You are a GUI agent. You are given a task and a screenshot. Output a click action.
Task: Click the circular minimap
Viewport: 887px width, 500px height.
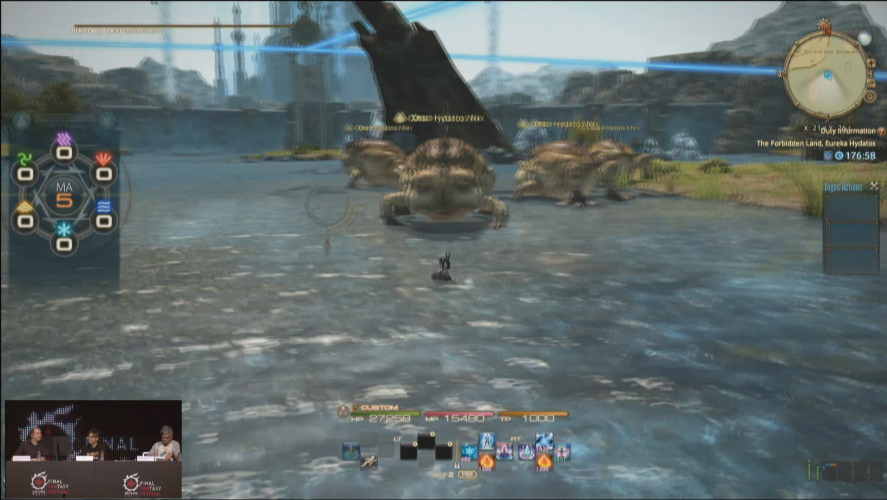tap(826, 73)
